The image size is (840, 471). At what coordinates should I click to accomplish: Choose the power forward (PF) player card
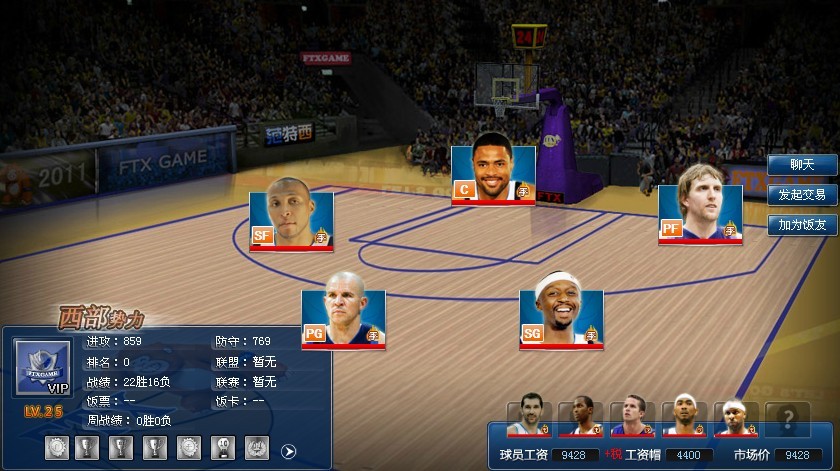point(700,214)
